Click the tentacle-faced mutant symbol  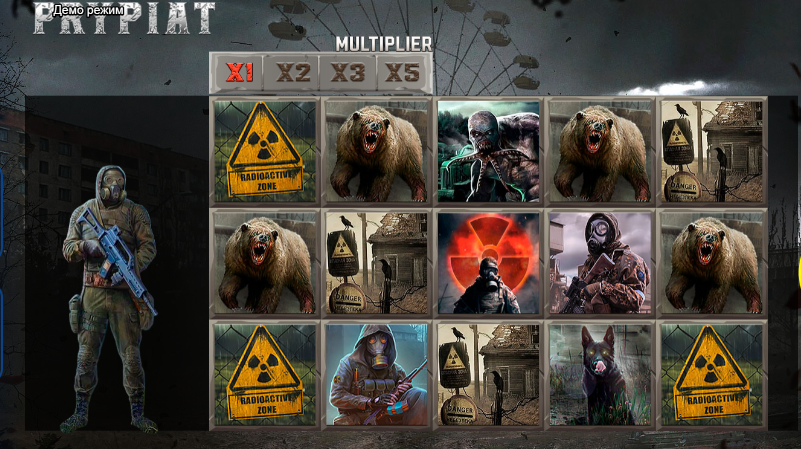(489, 151)
